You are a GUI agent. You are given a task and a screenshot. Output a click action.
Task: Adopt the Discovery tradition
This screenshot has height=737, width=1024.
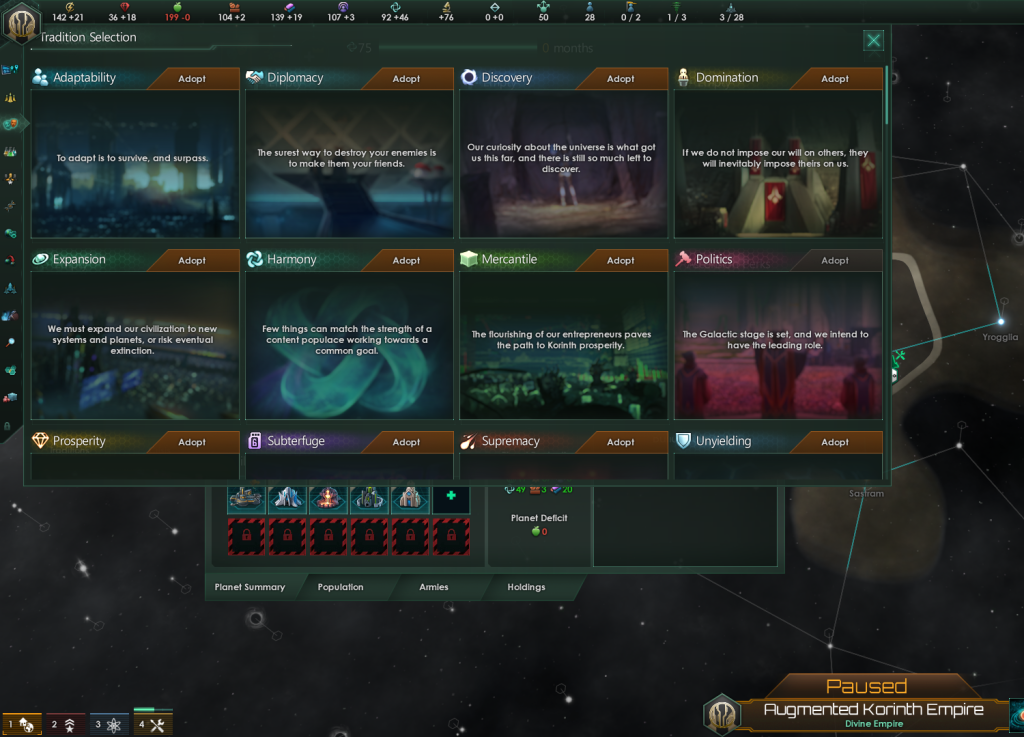620,79
